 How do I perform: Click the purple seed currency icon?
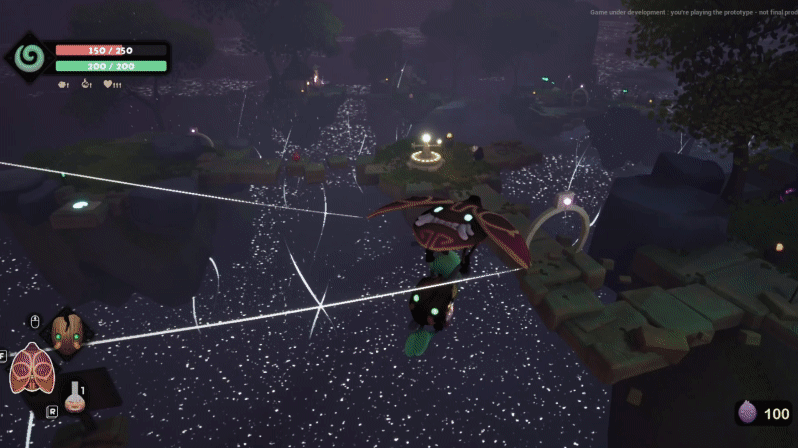[x=748, y=413]
